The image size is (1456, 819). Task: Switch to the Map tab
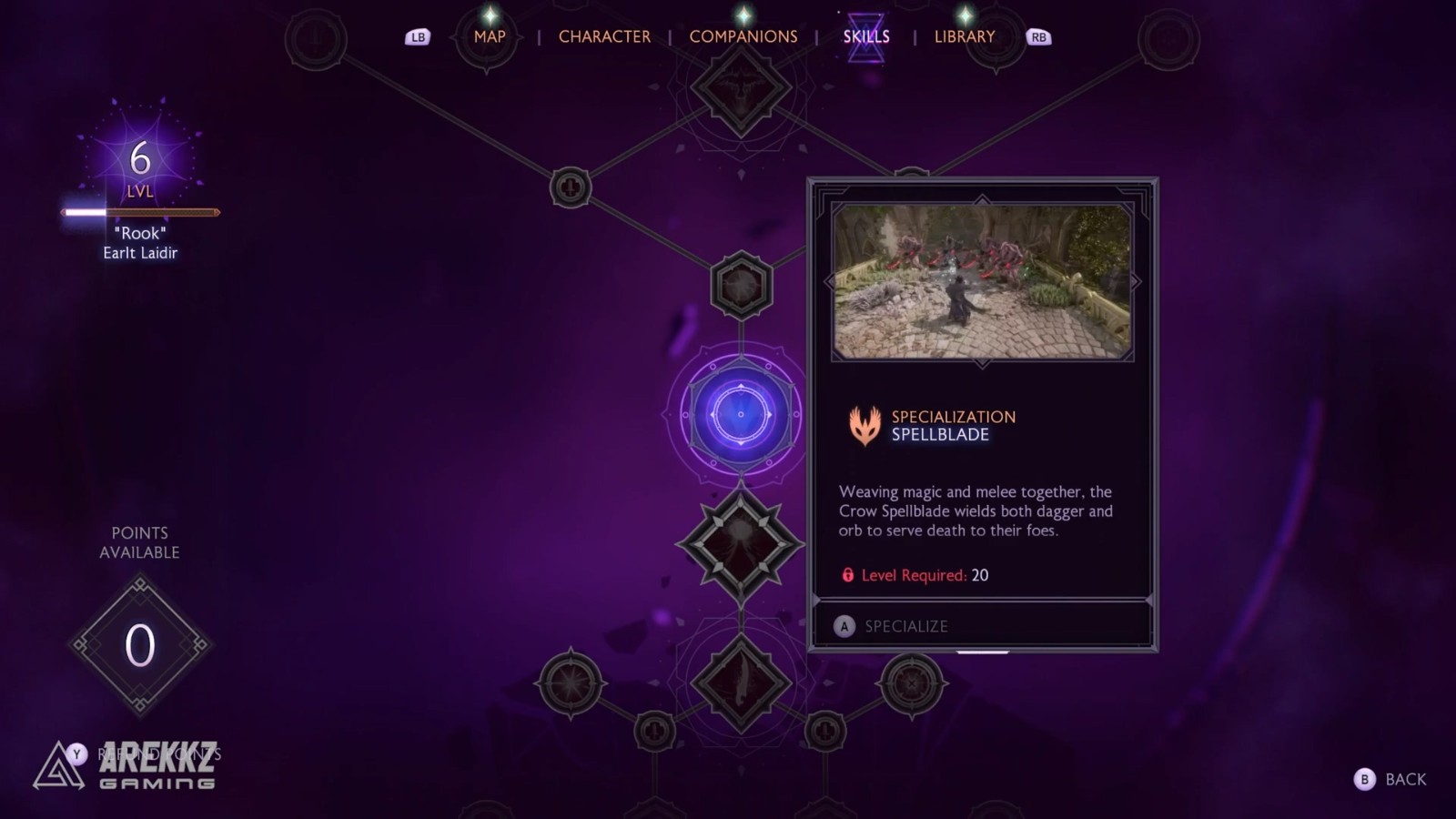coord(489,36)
